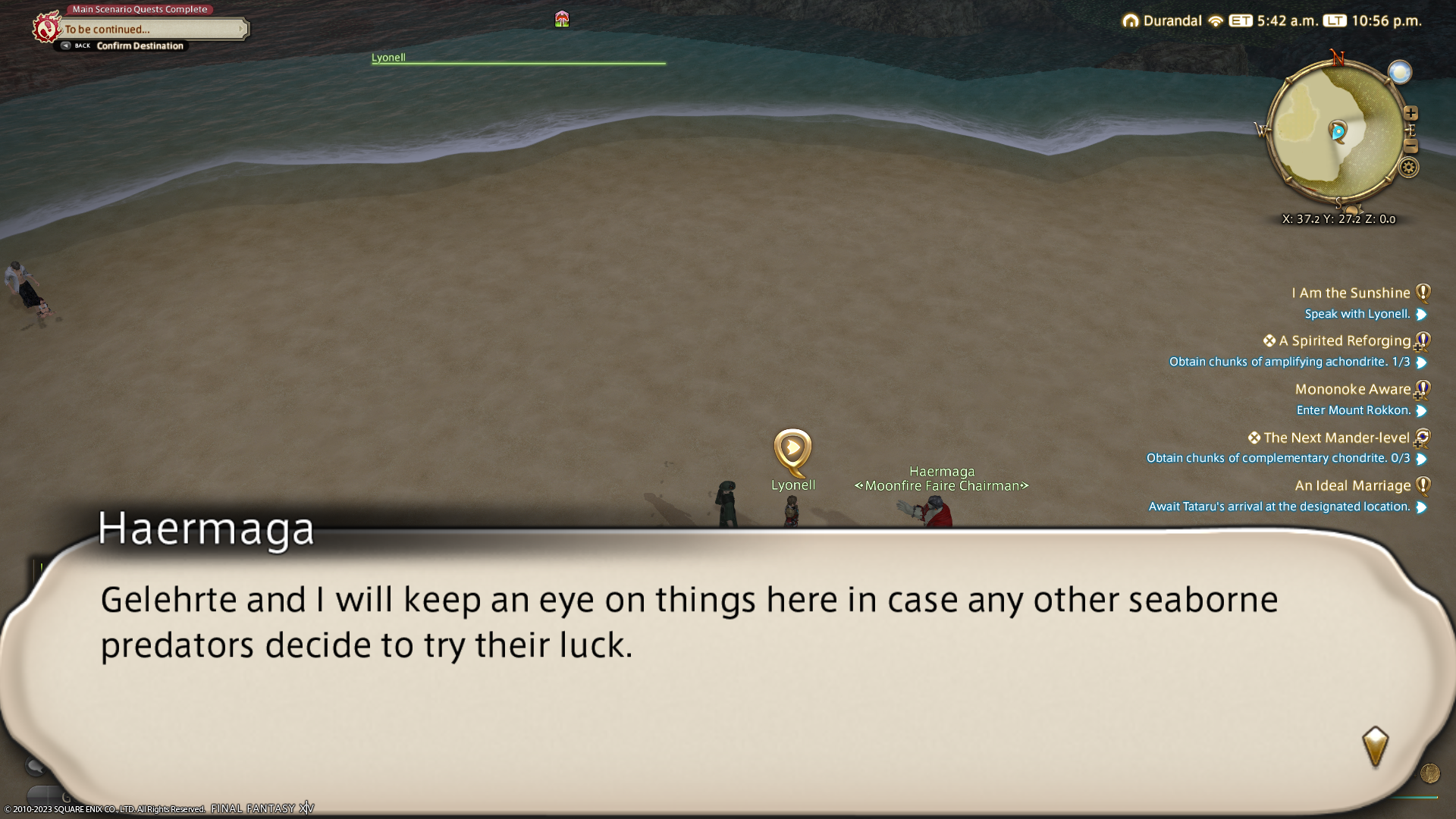Select the 'I Am the Sunshine' quest
Viewport: 1456px width, 819px height.
point(1351,293)
